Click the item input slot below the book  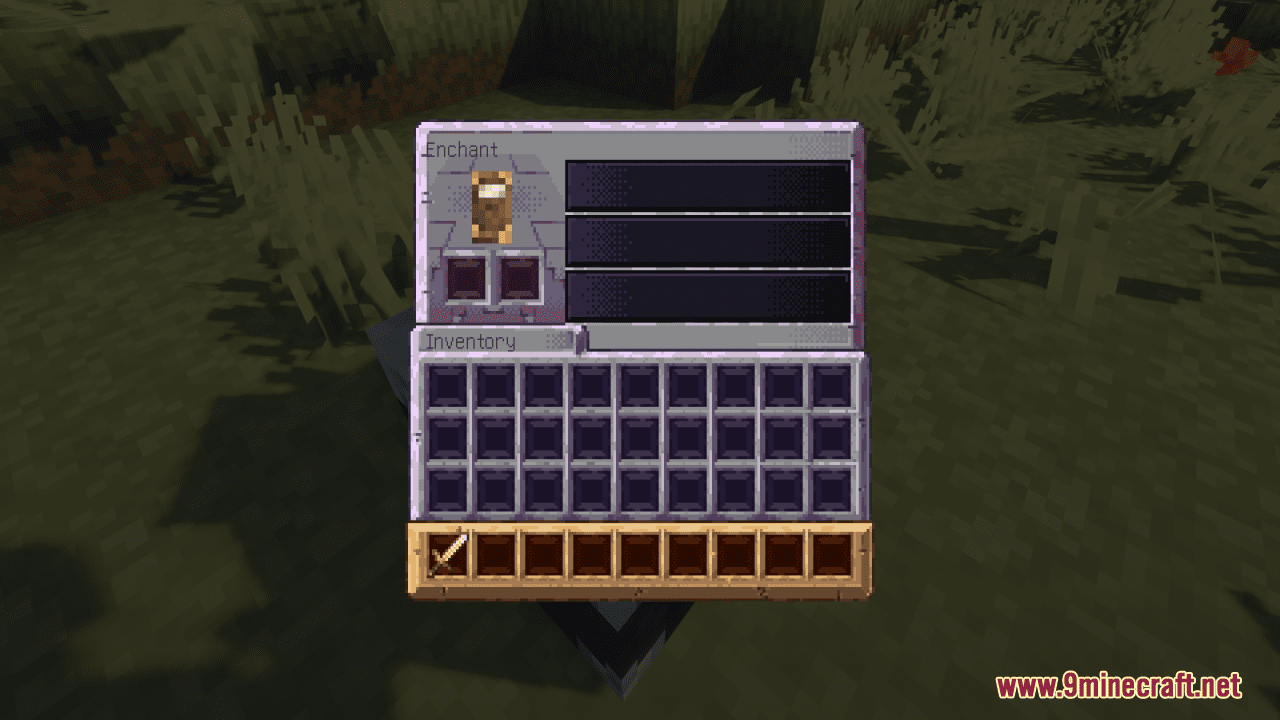[x=467, y=277]
